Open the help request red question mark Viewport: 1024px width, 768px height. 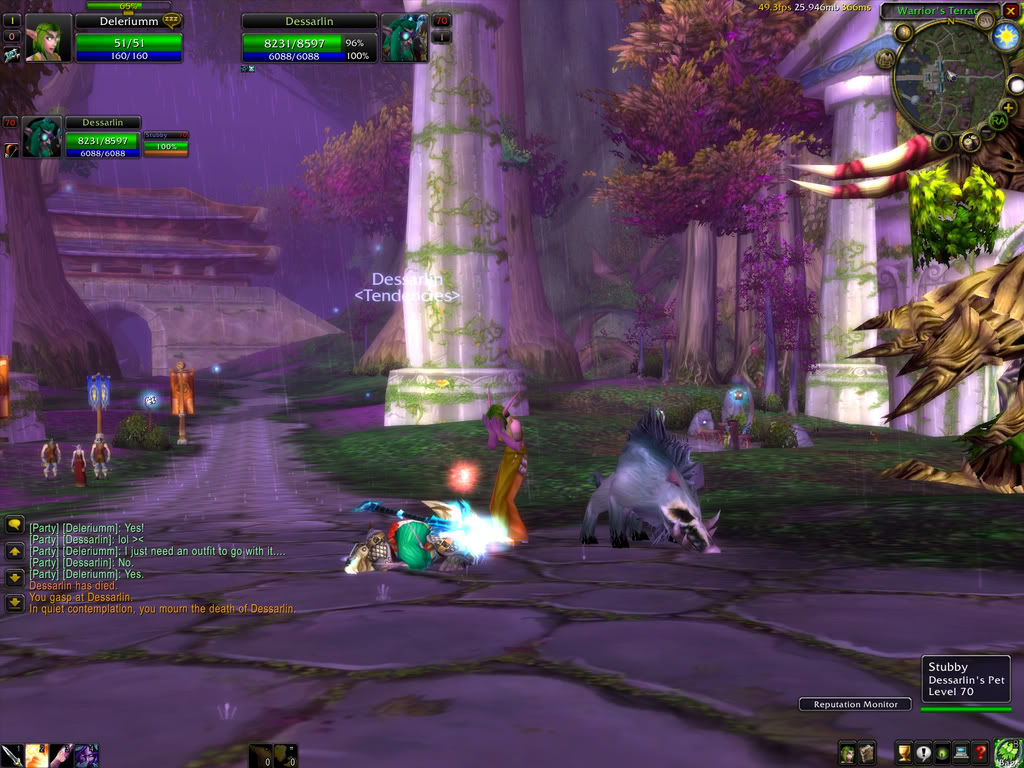pos(981,754)
